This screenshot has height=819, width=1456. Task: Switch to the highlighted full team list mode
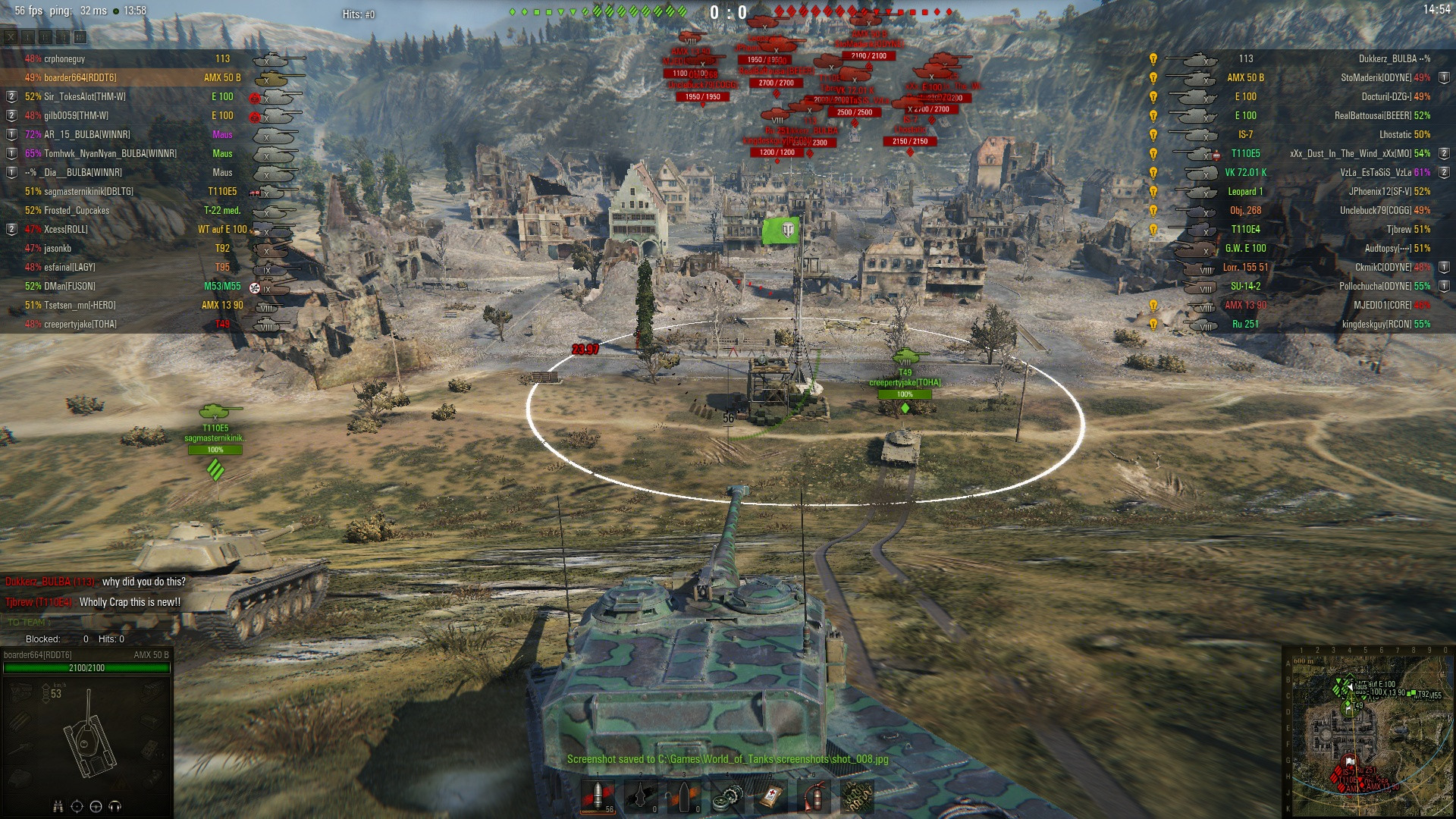pos(80,36)
